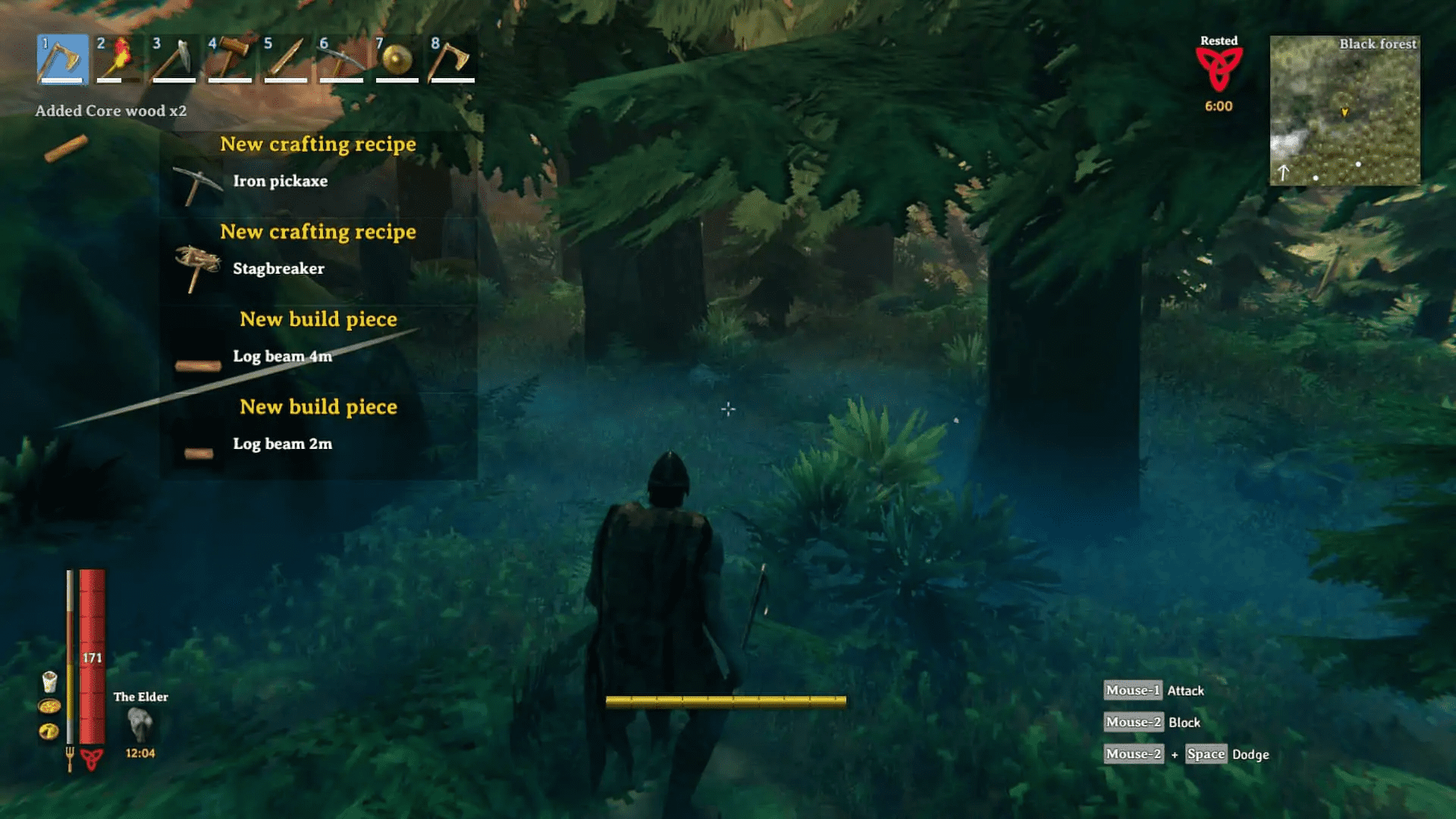The image size is (1456, 819).
Task: Click the player marker arrow on the minimap
Action: click(x=1346, y=112)
